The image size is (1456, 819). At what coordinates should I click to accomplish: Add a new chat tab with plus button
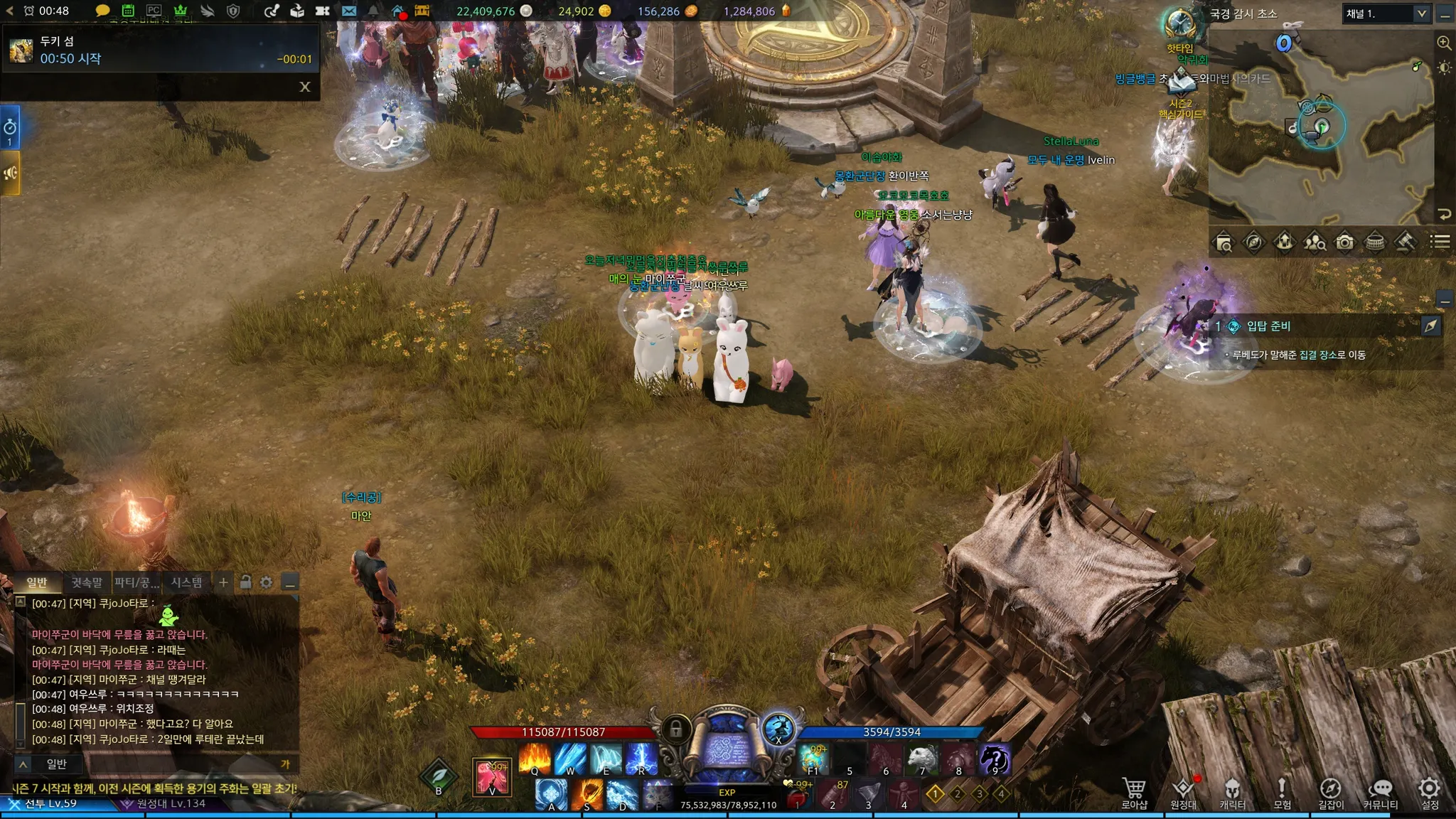pyautogui.click(x=223, y=583)
